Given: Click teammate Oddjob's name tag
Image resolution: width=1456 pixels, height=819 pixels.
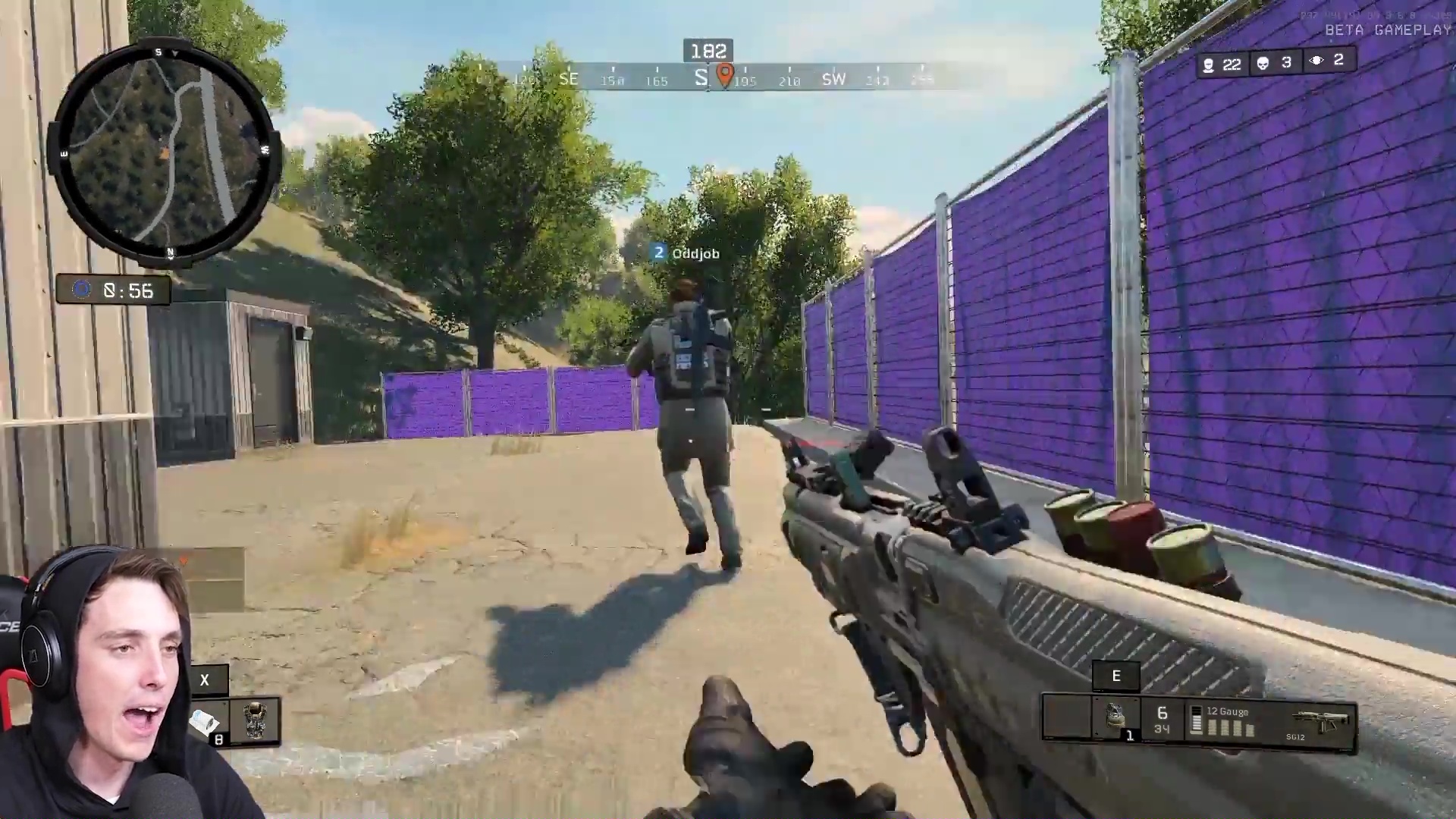Looking at the screenshot, I should tap(695, 254).
